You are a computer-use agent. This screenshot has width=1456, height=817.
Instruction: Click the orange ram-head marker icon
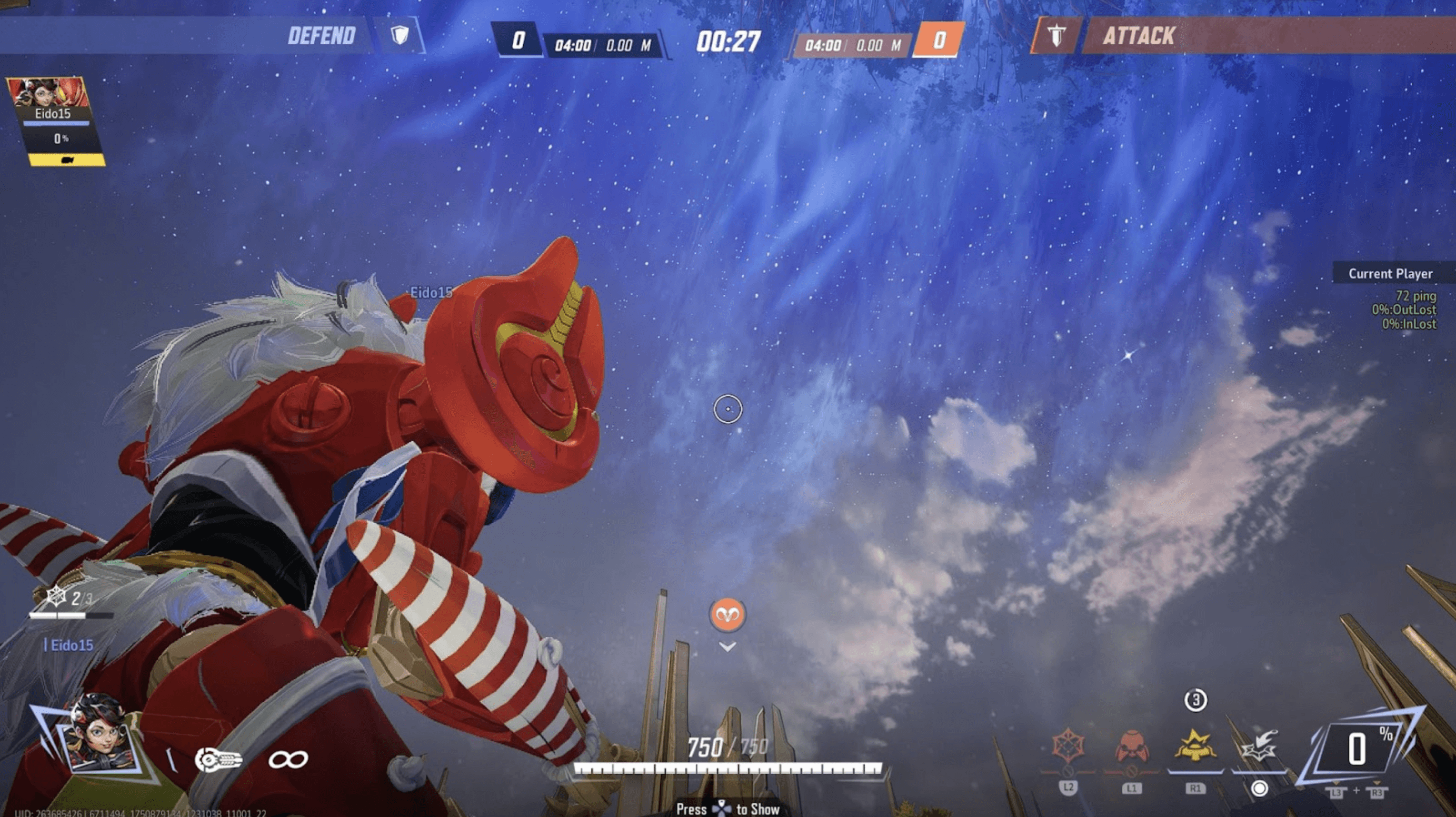pyautogui.click(x=727, y=614)
